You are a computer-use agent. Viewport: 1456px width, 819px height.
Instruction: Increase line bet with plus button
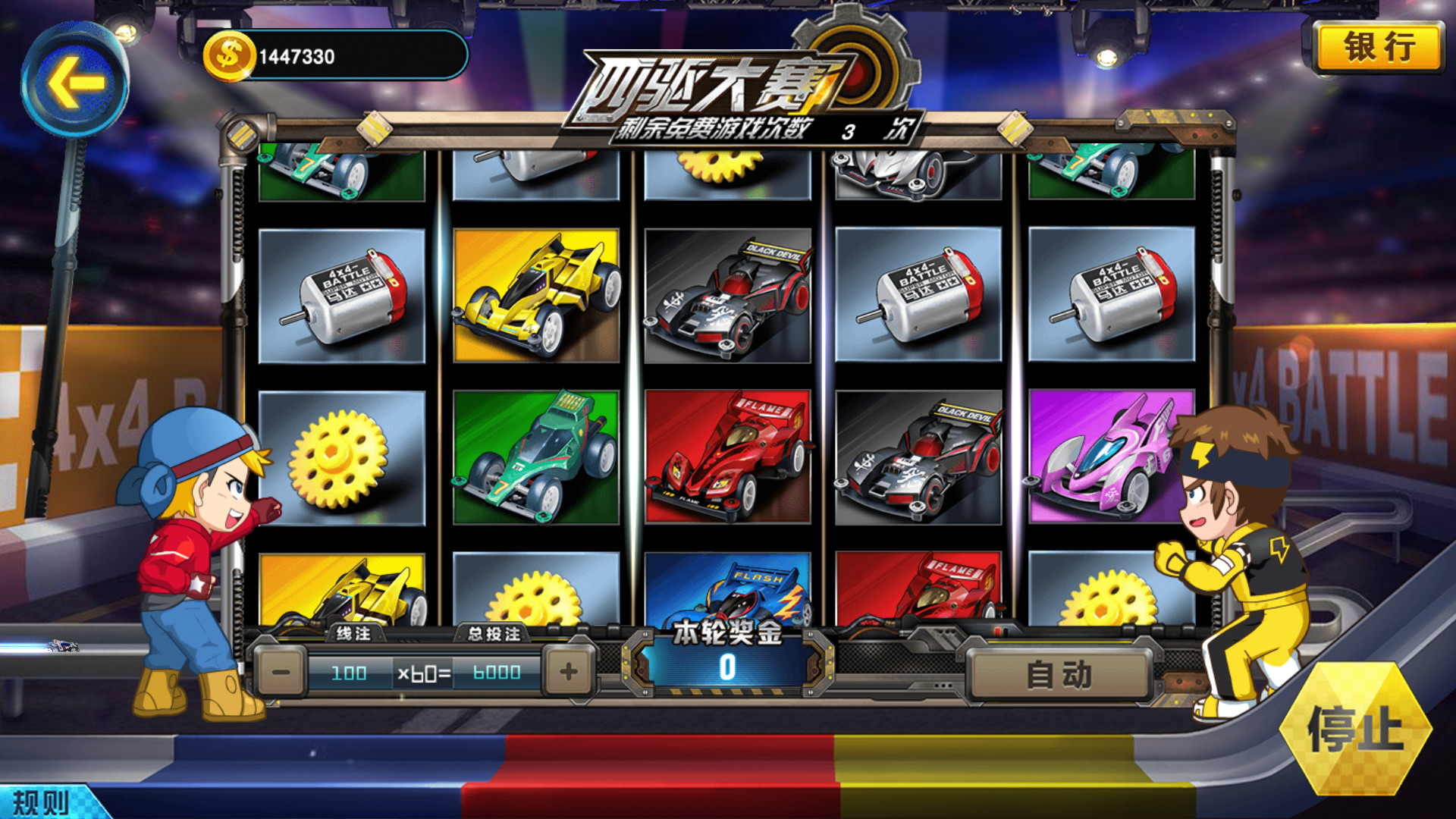[x=568, y=672]
